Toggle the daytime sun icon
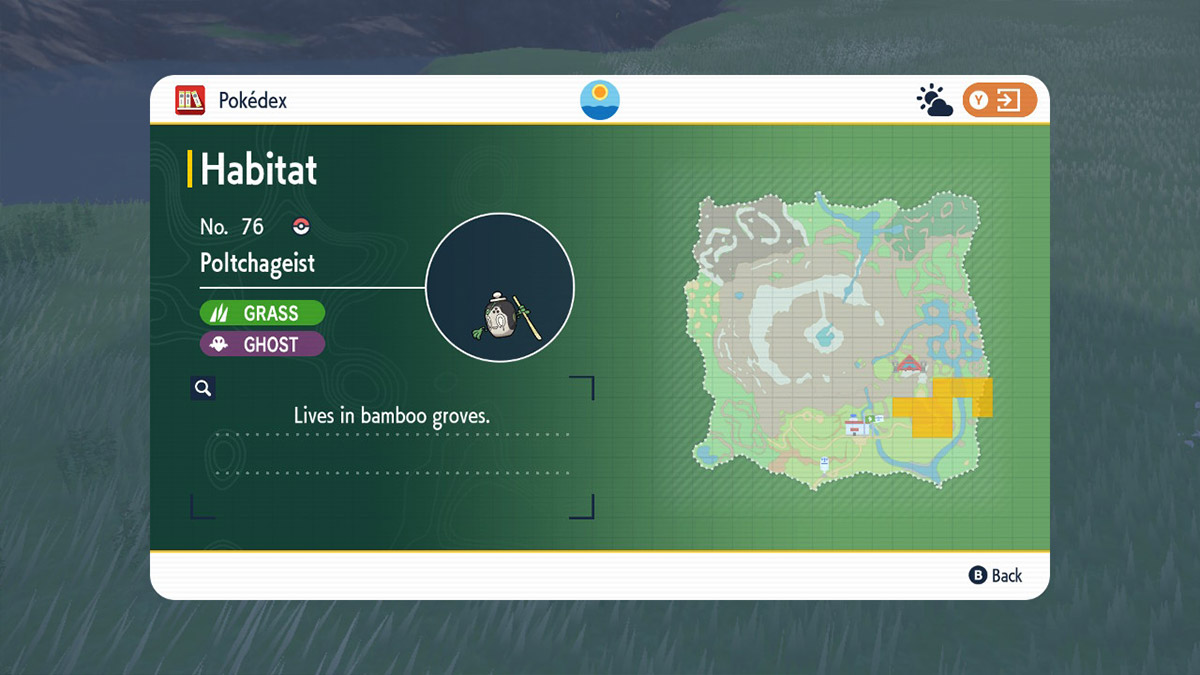 click(x=600, y=100)
